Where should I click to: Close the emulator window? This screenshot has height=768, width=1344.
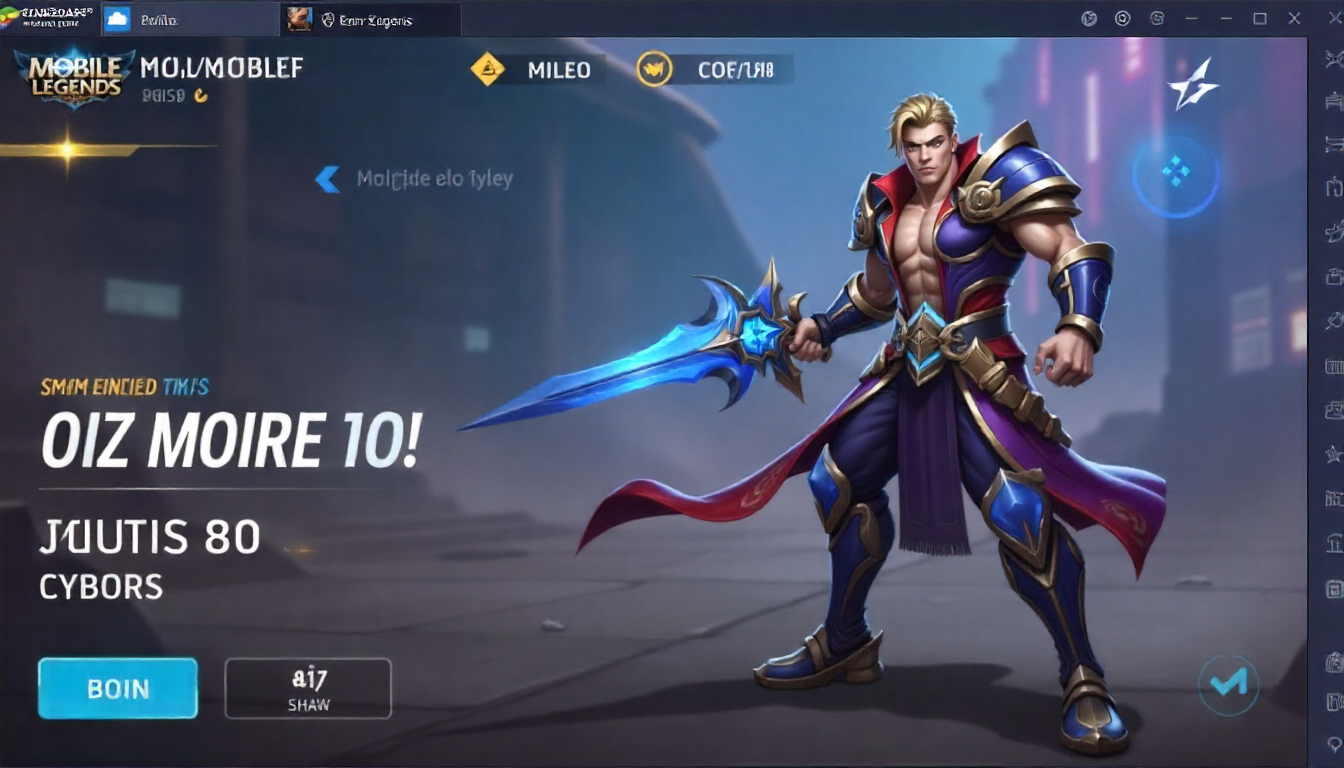(1295, 18)
